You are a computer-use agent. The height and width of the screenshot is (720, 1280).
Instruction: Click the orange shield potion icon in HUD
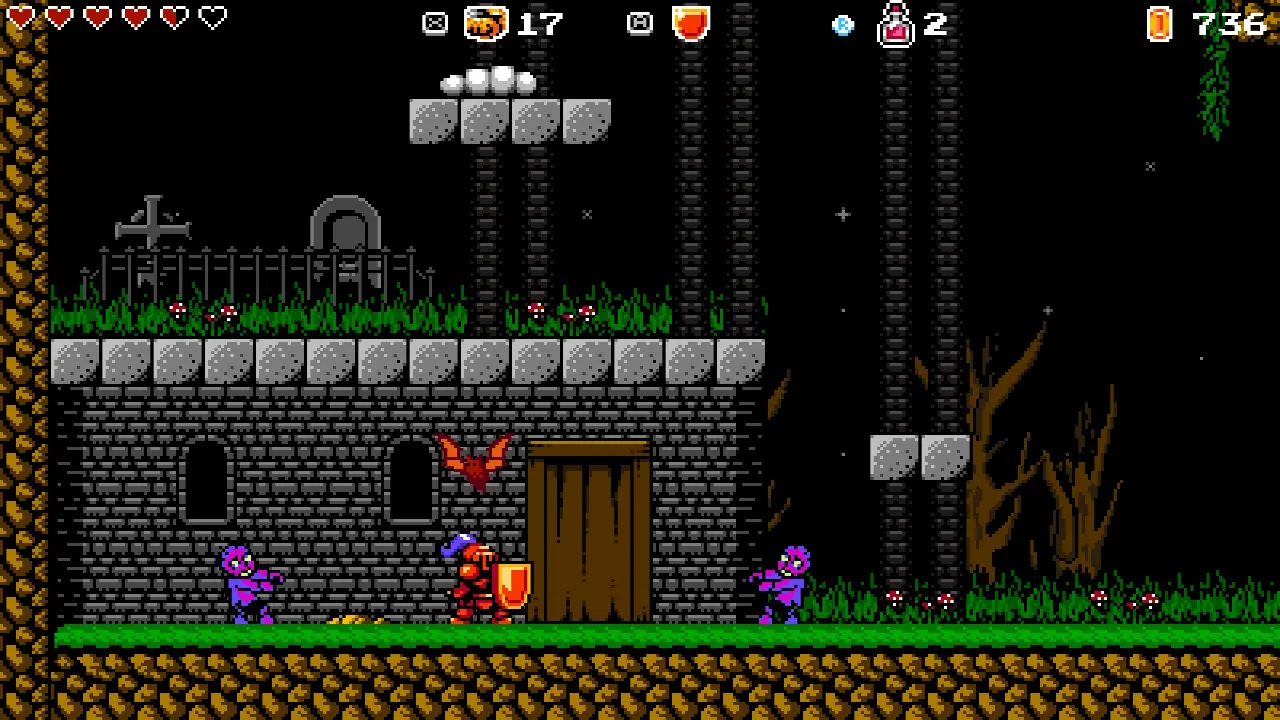tap(692, 23)
